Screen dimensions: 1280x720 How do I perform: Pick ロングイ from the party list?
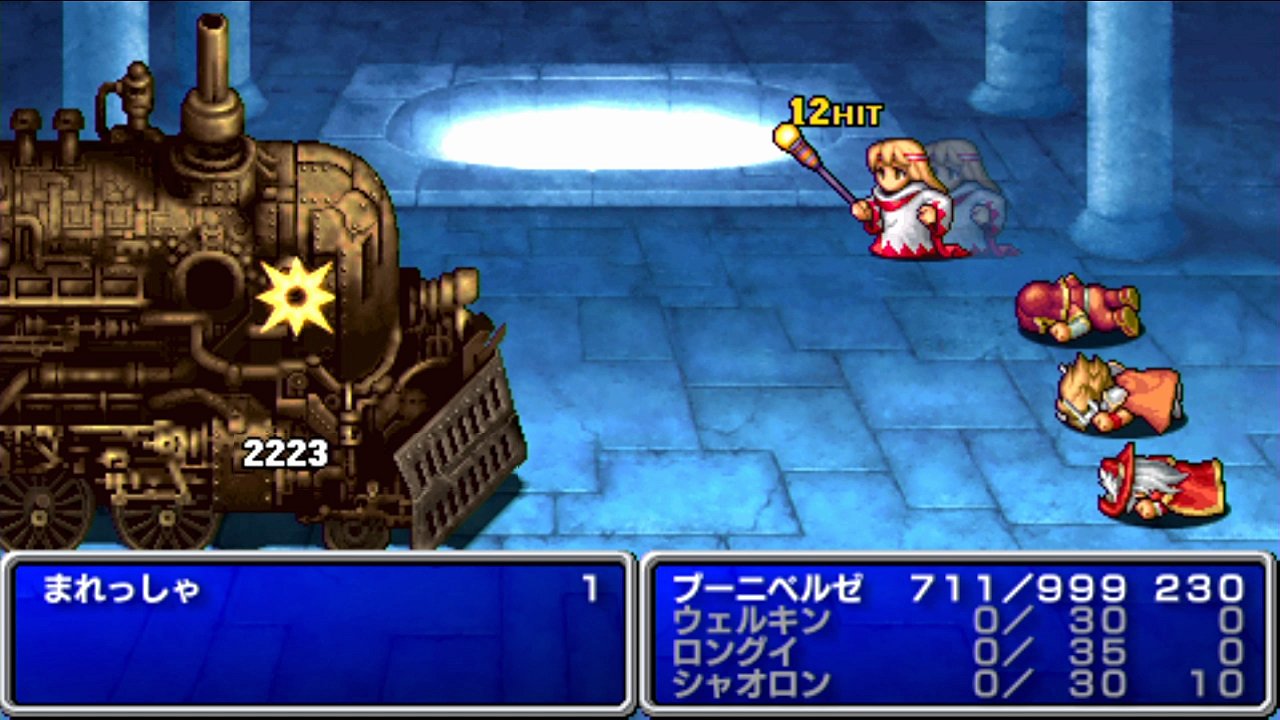[736, 652]
